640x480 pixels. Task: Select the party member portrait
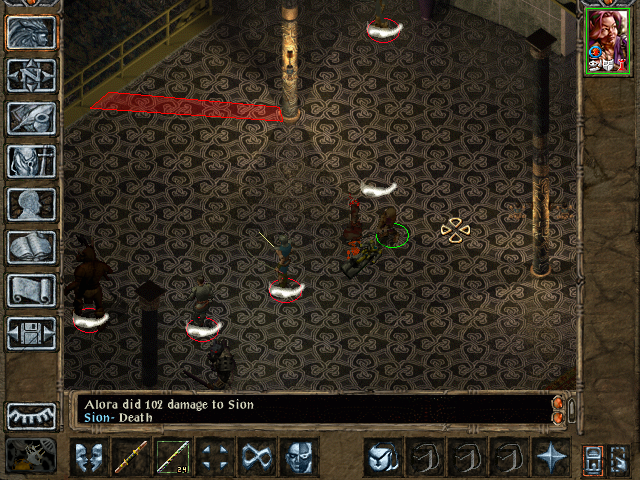[607, 41]
